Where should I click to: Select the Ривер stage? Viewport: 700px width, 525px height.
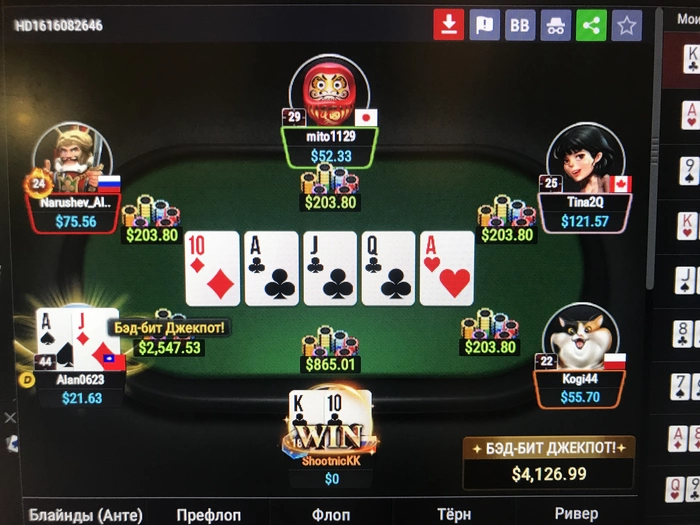[576, 514]
